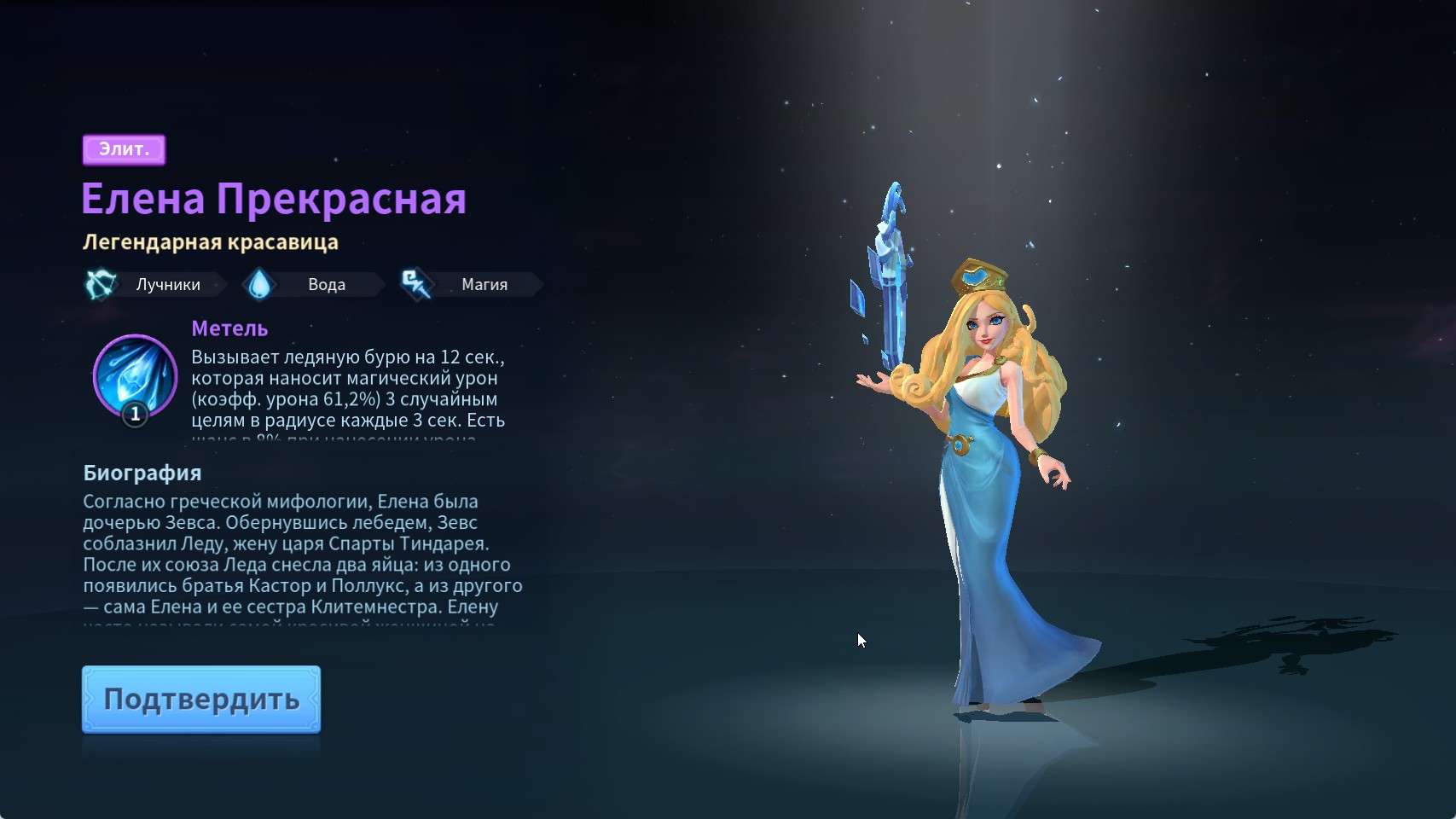Toggle the Вода element tag

(x=326, y=284)
